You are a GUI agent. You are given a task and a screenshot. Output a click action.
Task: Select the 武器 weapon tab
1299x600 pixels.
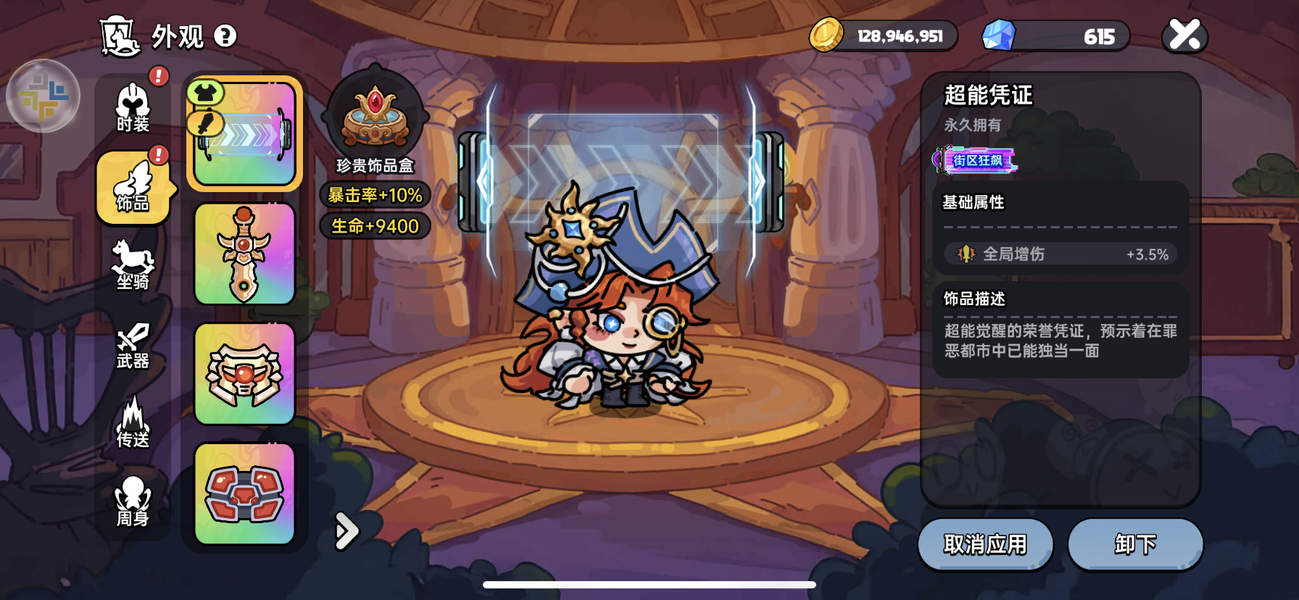click(x=133, y=345)
